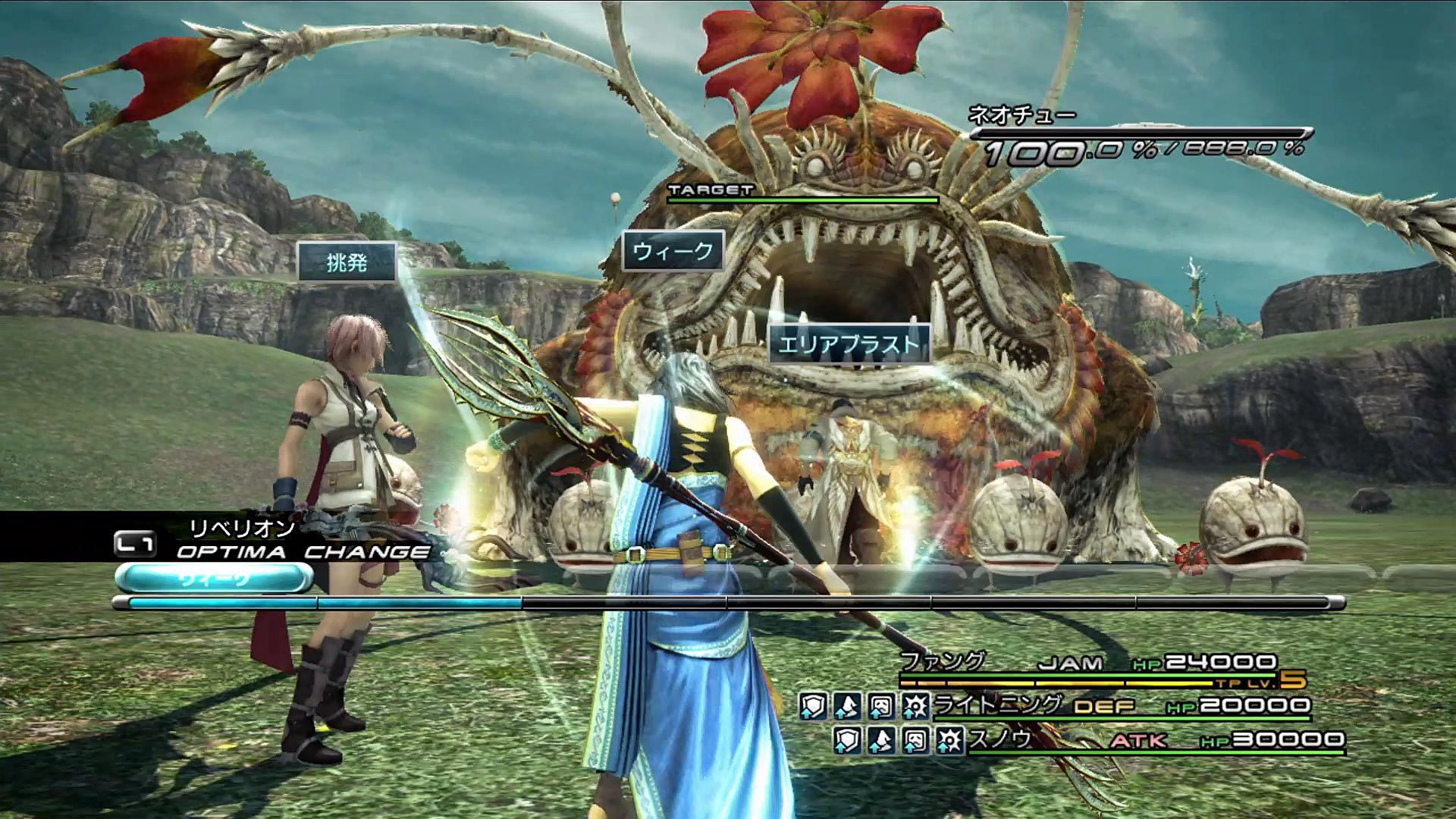Select ライトニング in the party list
Viewport: 1456px width, 819px height.
point(997,705)
